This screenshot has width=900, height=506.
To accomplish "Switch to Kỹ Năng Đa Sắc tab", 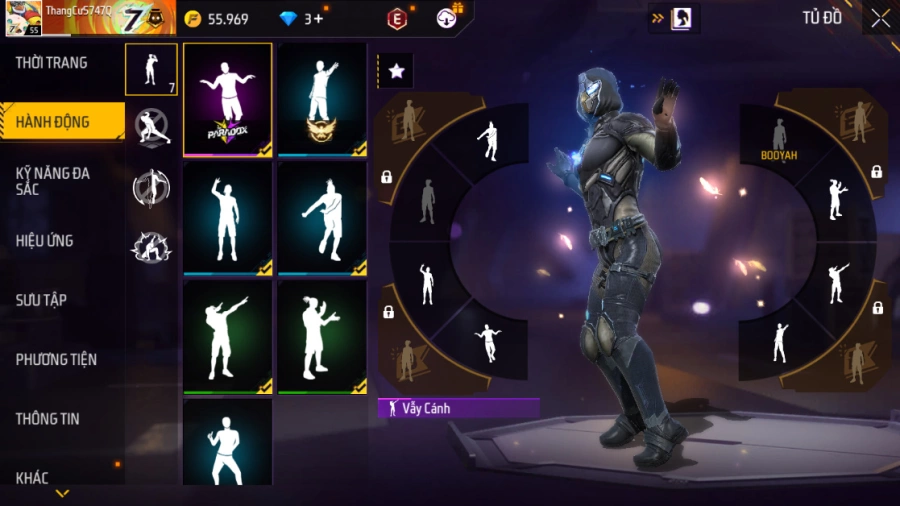I will 54,181.
